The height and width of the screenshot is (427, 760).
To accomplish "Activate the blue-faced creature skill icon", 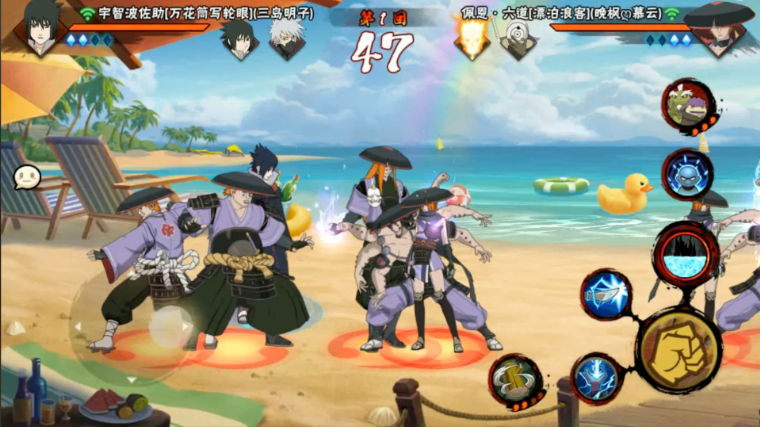I will [x=687, y=174].
